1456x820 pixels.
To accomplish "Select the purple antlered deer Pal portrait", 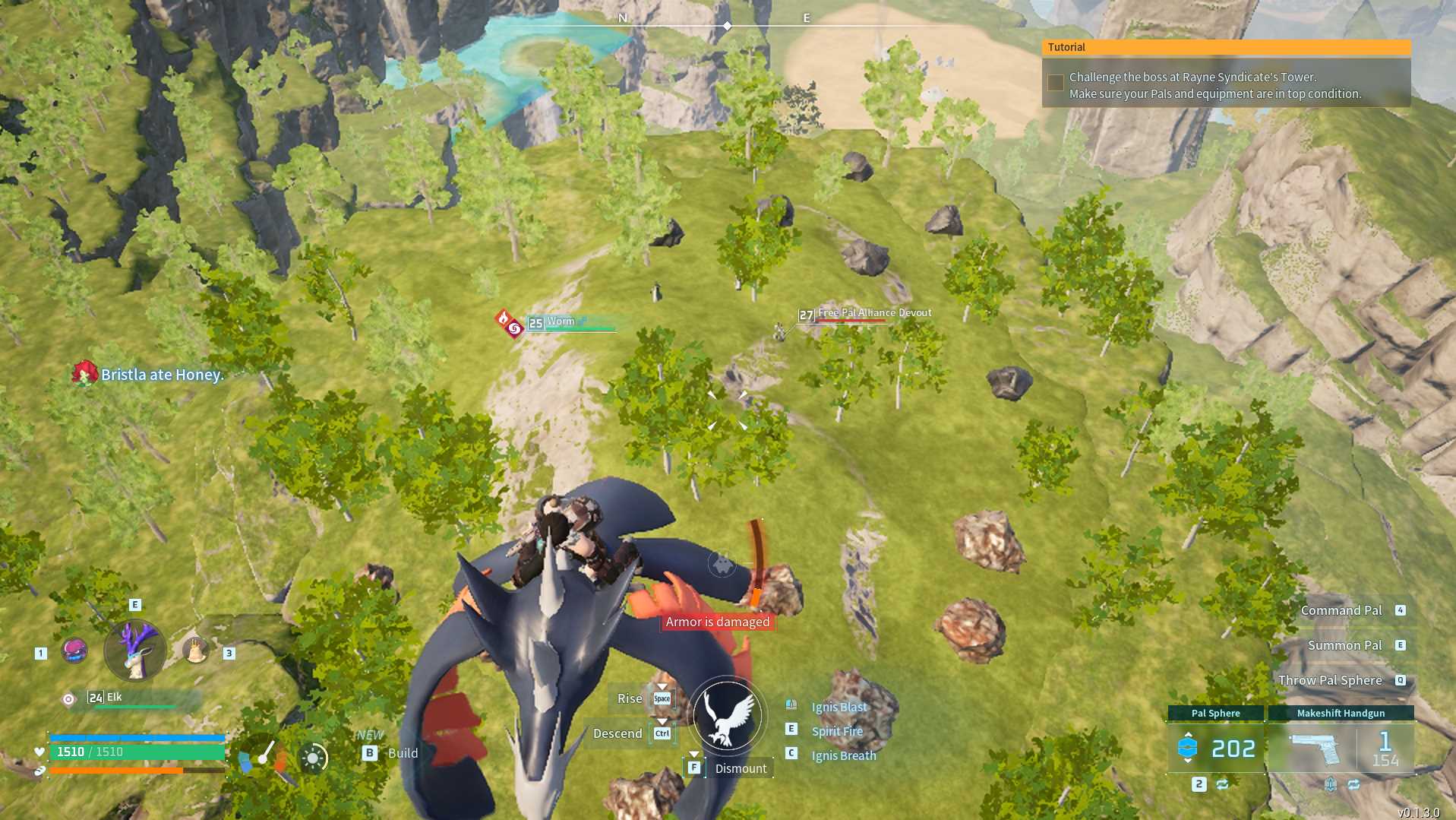I will coord(135,651).
